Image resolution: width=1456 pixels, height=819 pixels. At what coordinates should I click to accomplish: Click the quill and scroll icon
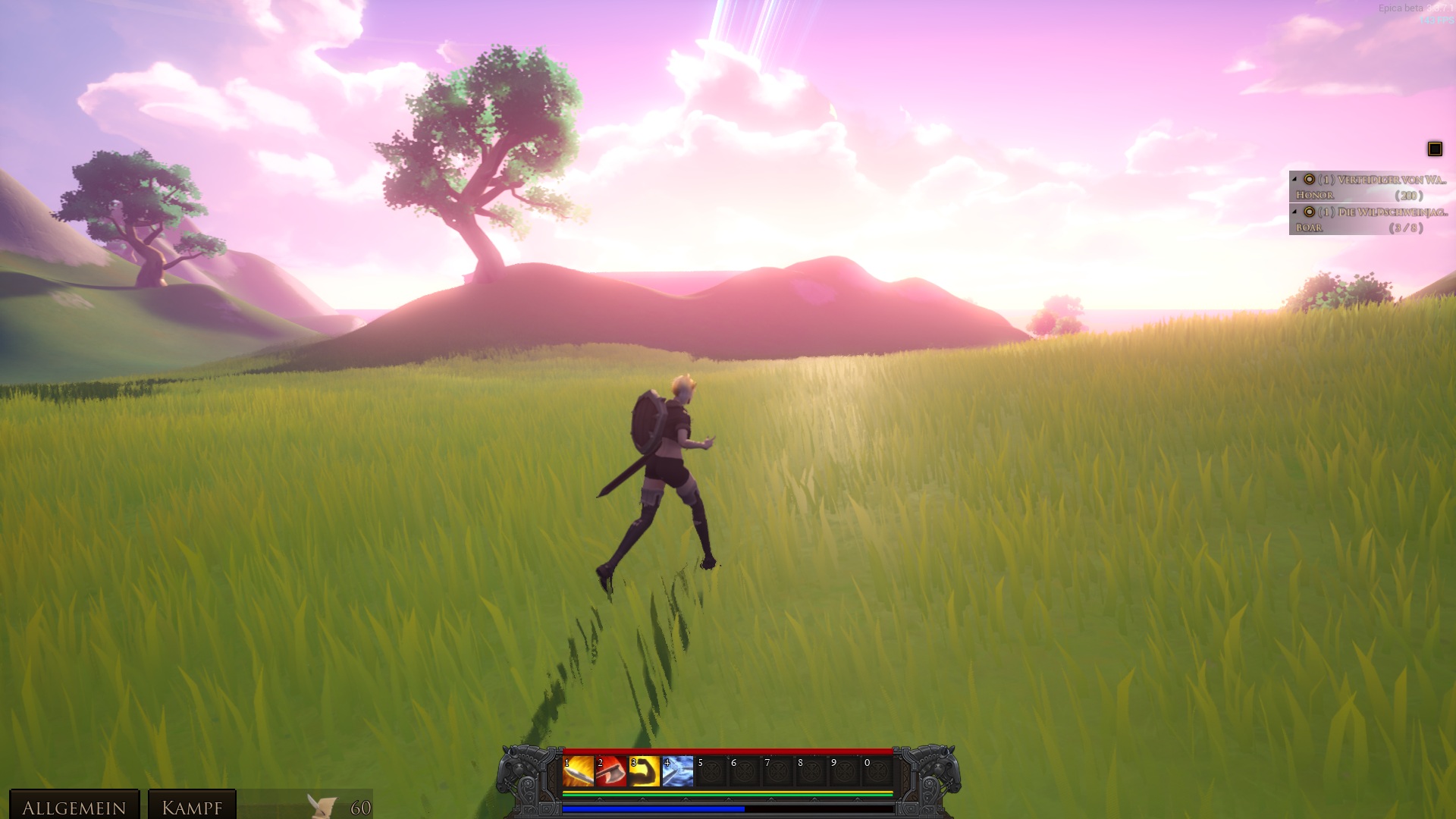(x=322, y=805)
